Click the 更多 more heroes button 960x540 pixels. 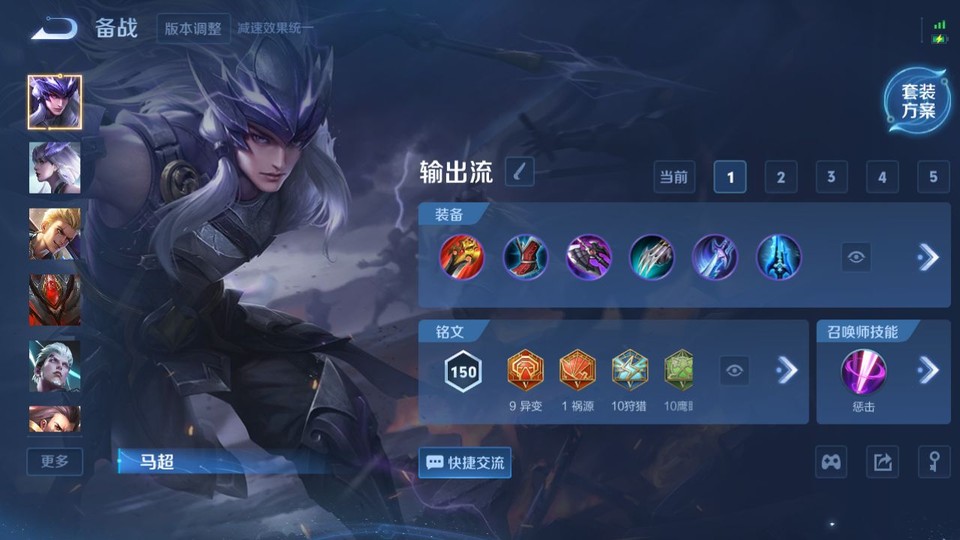point(55,461)
